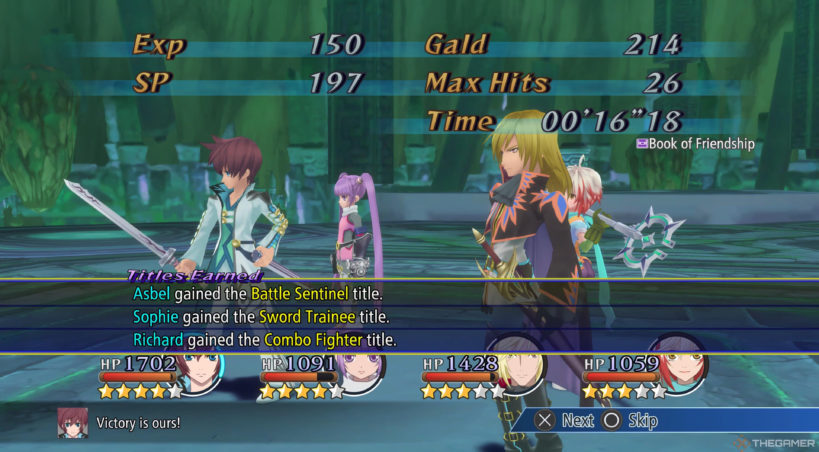This screenshot has height=452, width=819.
Task: Select Richard's Combo Fighter title row
Action: click(x=265, y=340)
